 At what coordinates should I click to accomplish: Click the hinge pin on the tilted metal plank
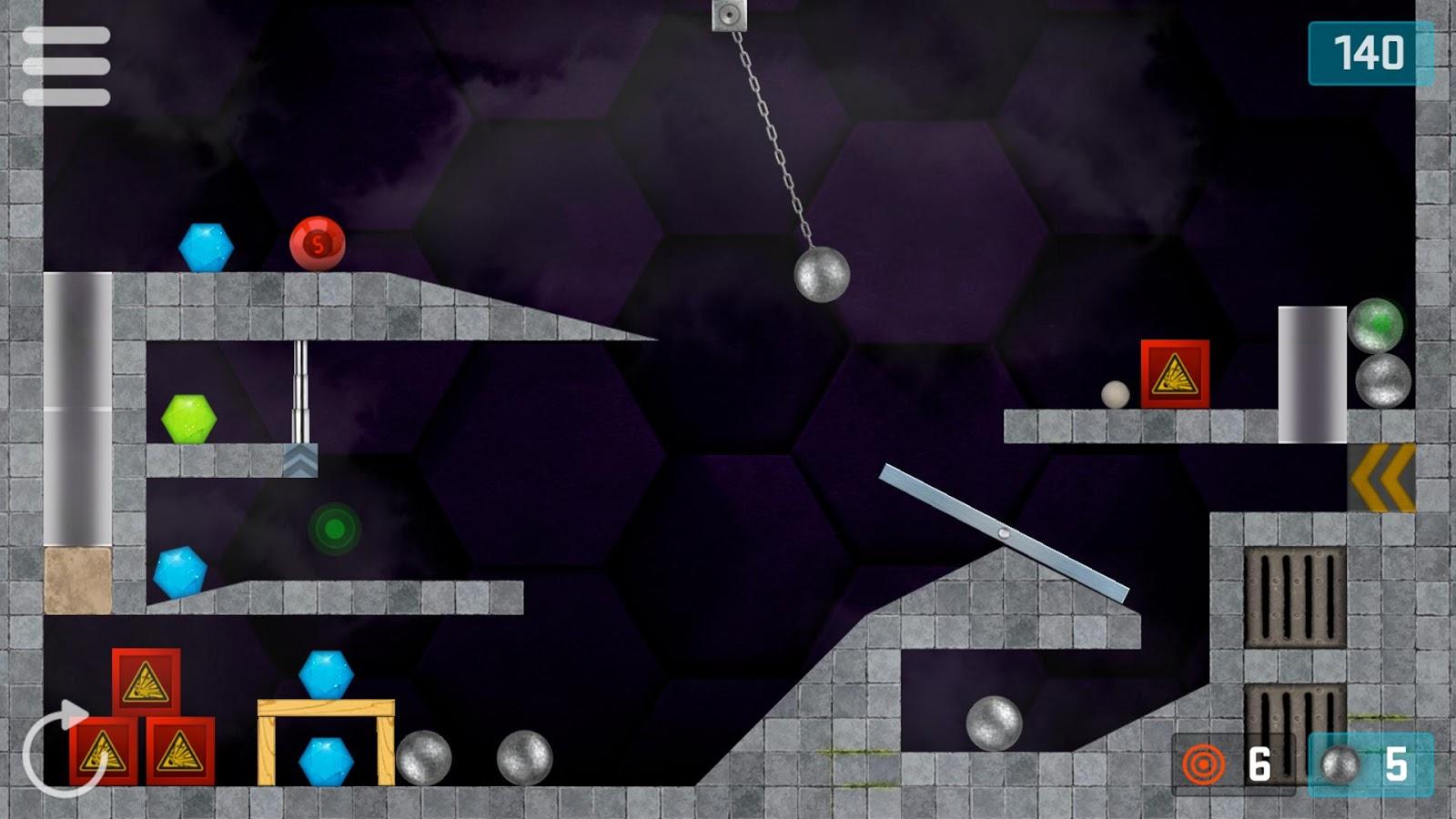pyautogui.click(x=1005, y=532)
